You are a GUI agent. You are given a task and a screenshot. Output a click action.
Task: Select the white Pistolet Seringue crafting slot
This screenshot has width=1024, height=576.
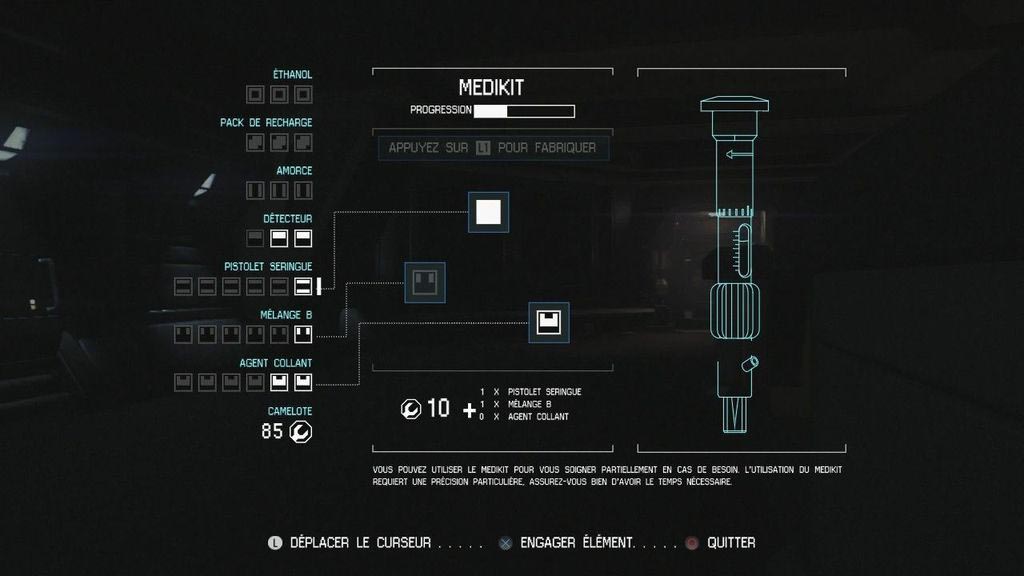[x=488, y=212]
